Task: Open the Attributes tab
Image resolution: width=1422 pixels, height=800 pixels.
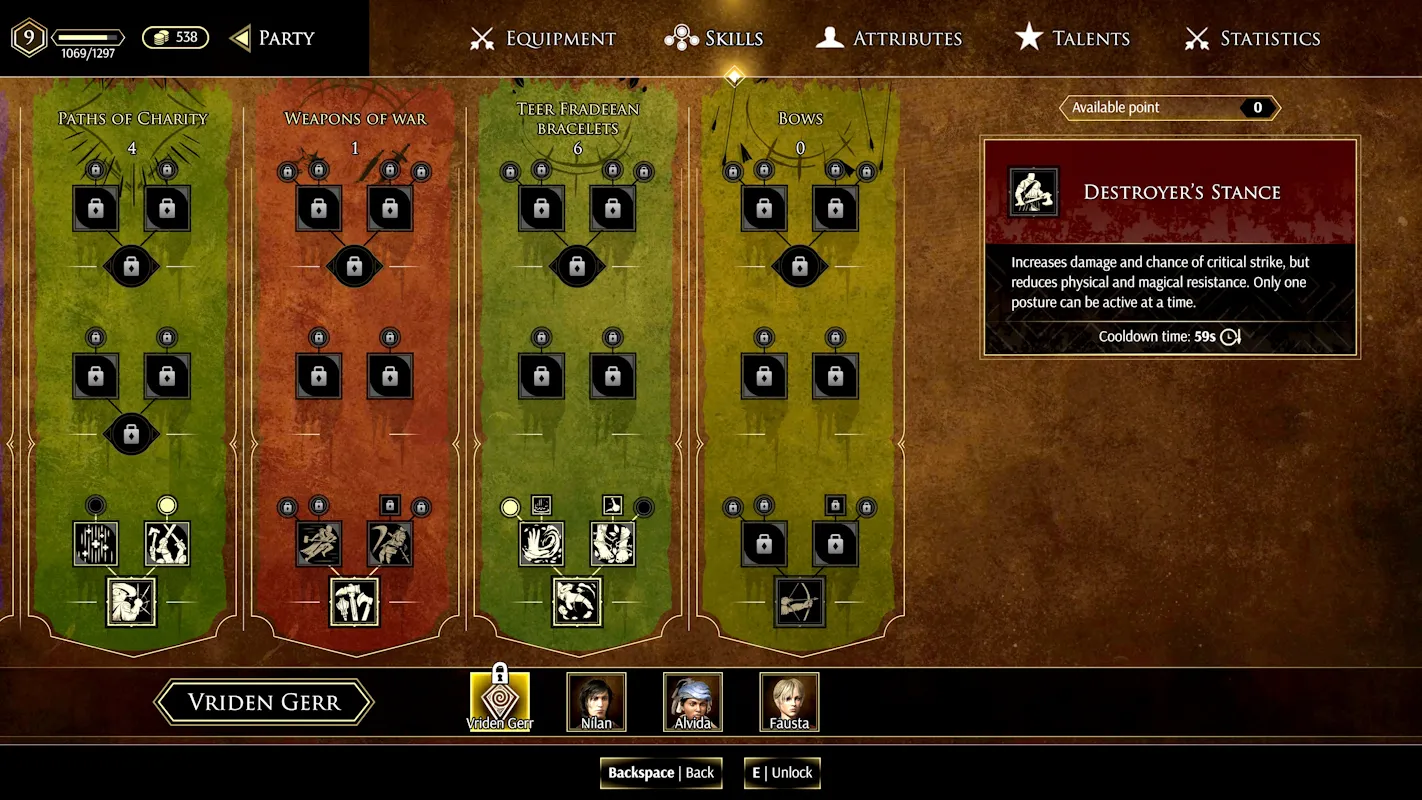Action: pyautogui.click(x=889, y=39)
